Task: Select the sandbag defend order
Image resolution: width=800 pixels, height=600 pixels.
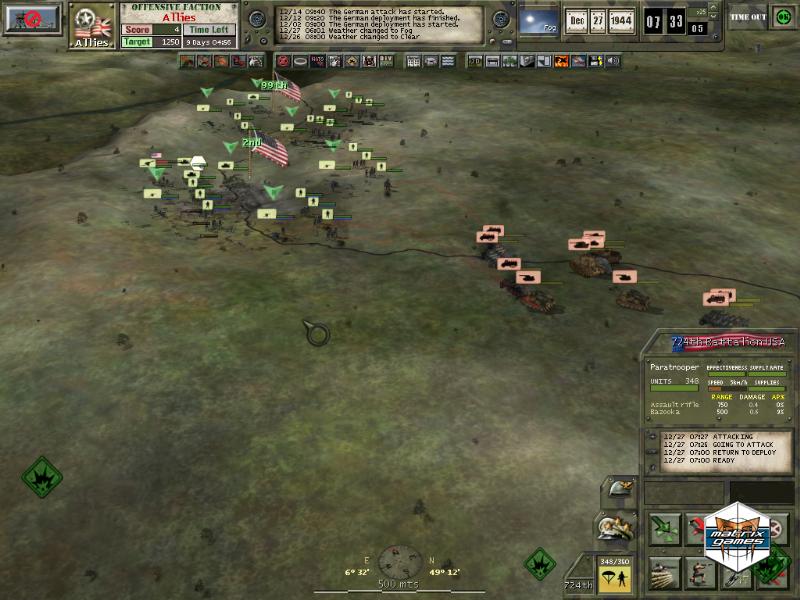Action: (x=663, y=573)
